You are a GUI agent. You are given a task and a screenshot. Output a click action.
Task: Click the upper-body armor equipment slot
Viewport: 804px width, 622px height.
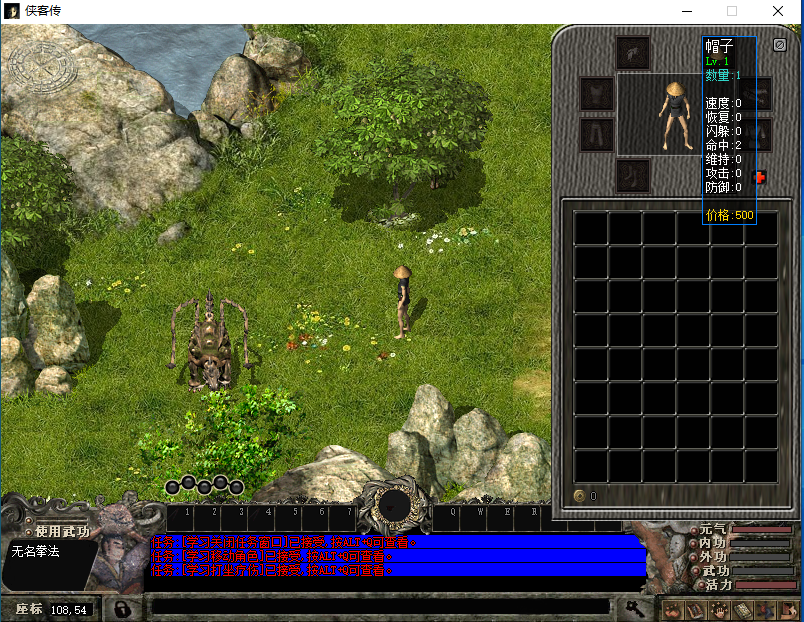(597, 94)
